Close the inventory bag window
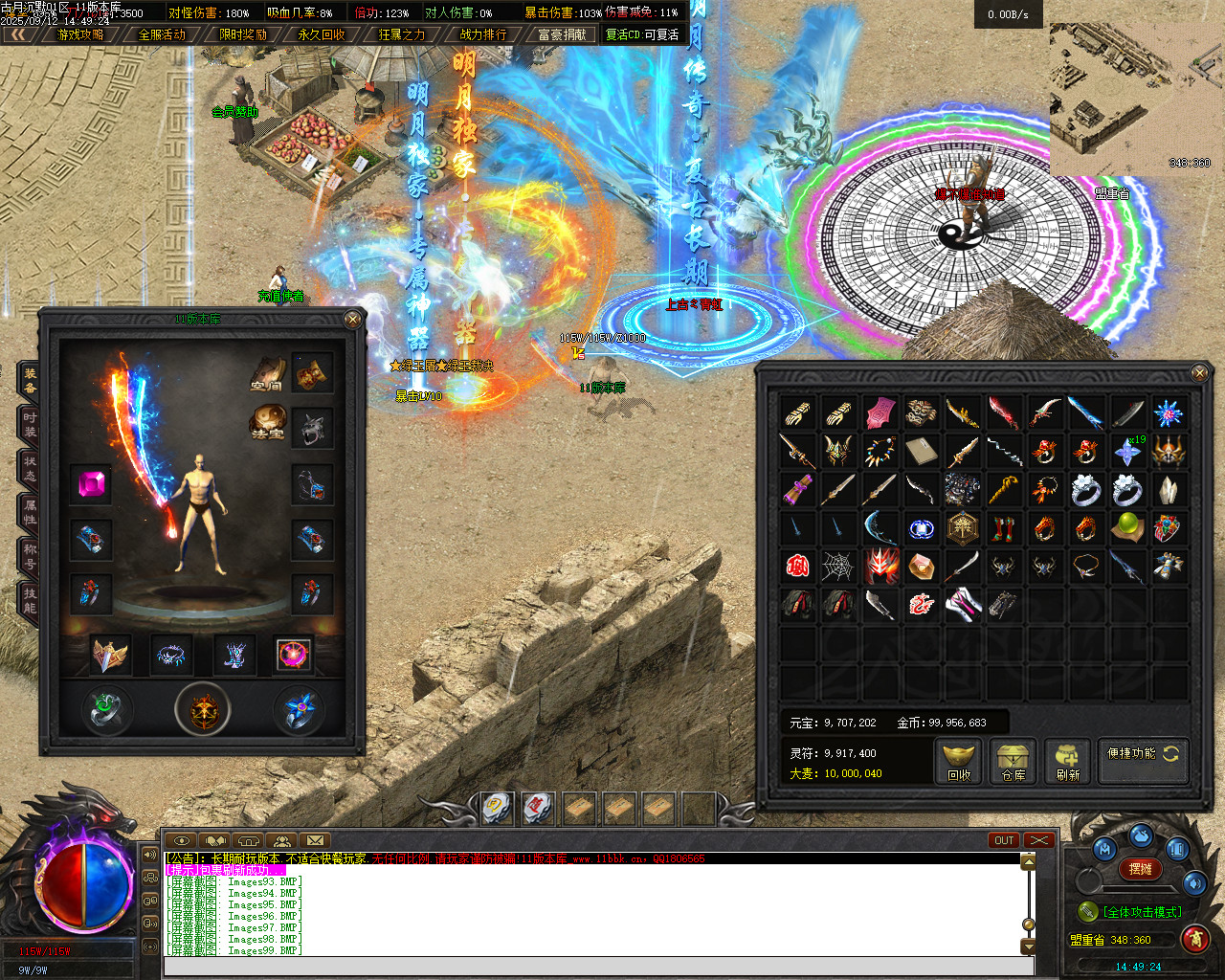 [1199, 372]
